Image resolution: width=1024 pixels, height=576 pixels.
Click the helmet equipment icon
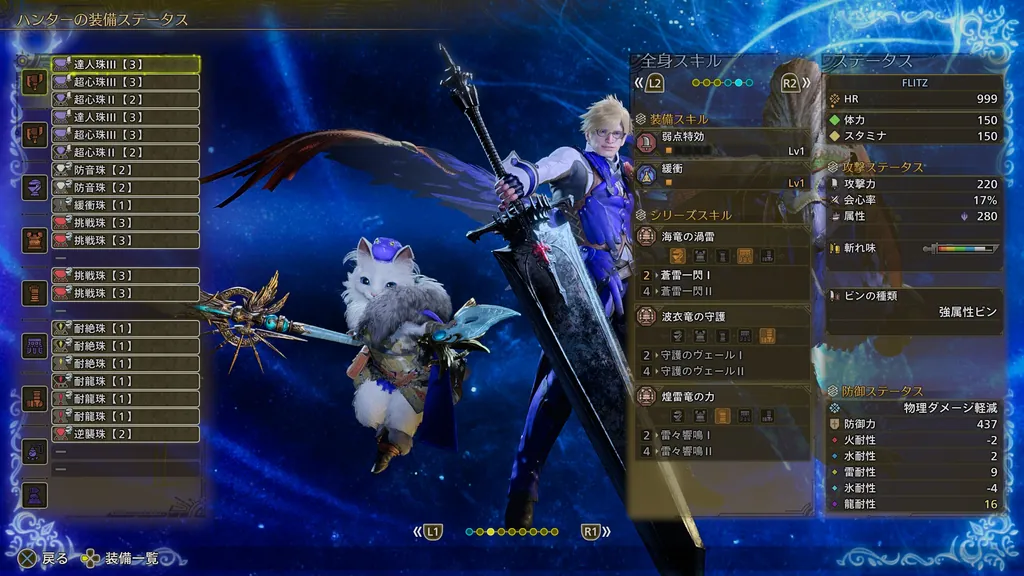click(35, 185)
